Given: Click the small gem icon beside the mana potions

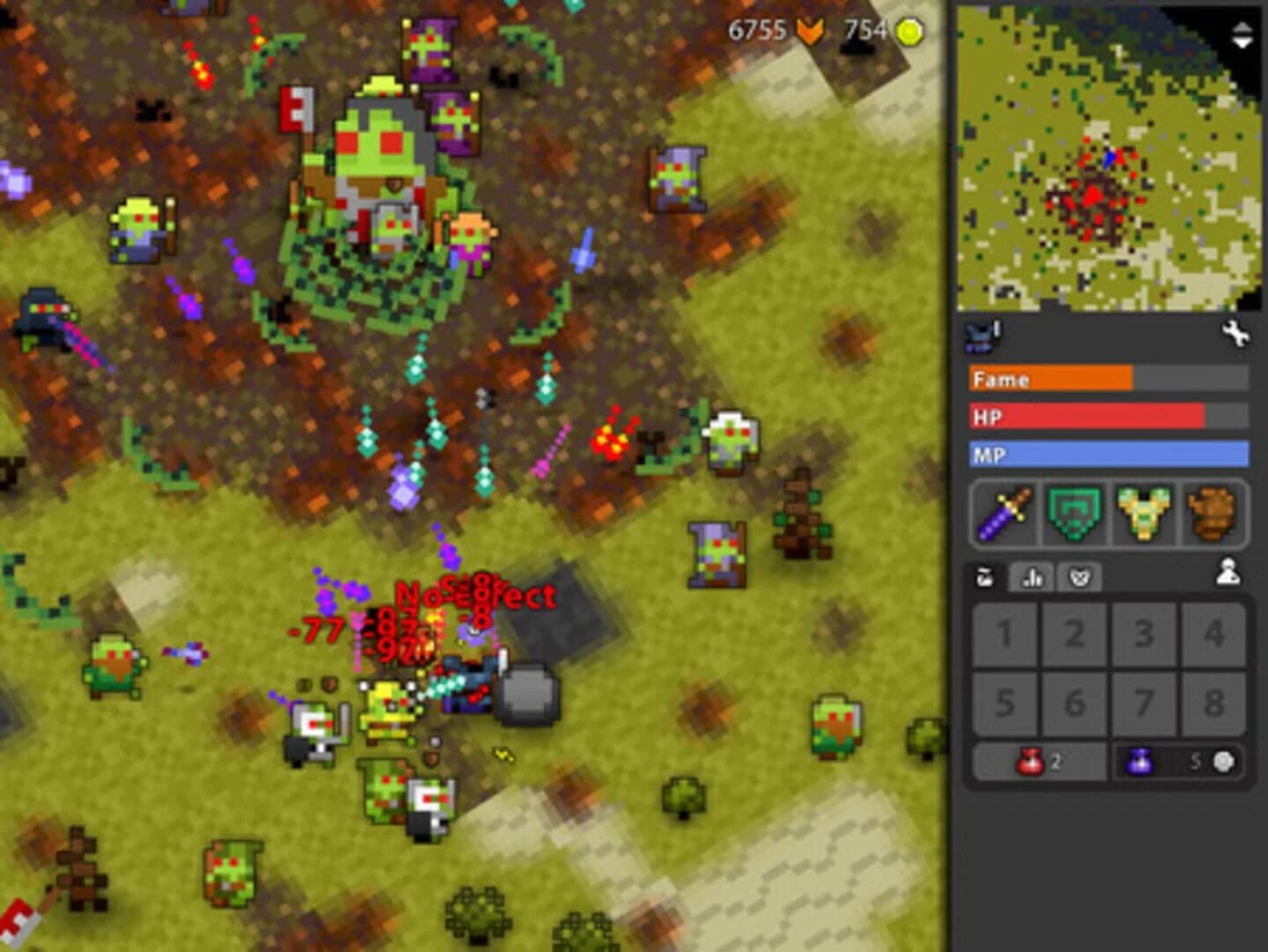Looking at the screenshot, I should pyautogui.click(x=1220, y=762).
